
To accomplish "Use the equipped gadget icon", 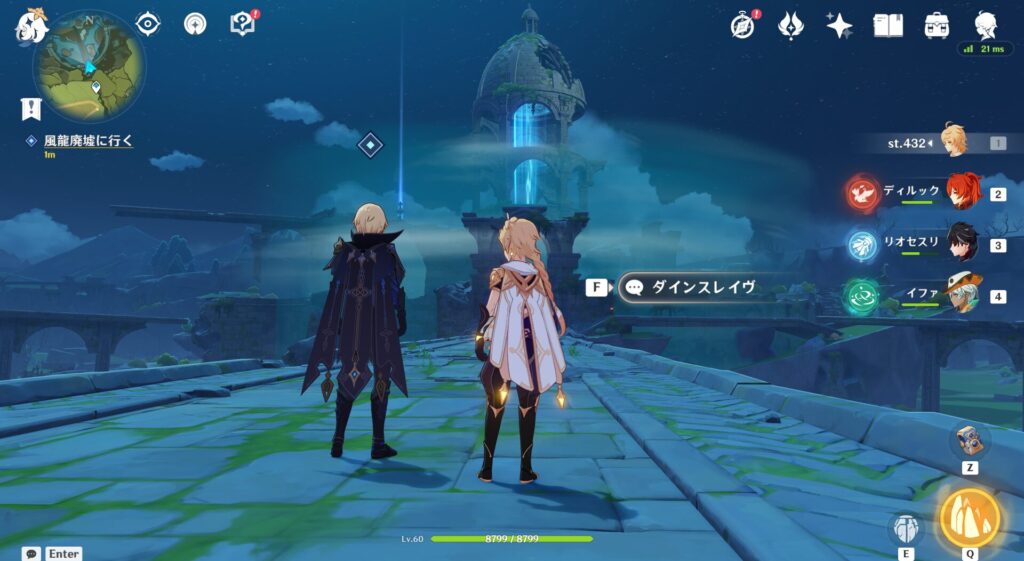I will [969, 441].
